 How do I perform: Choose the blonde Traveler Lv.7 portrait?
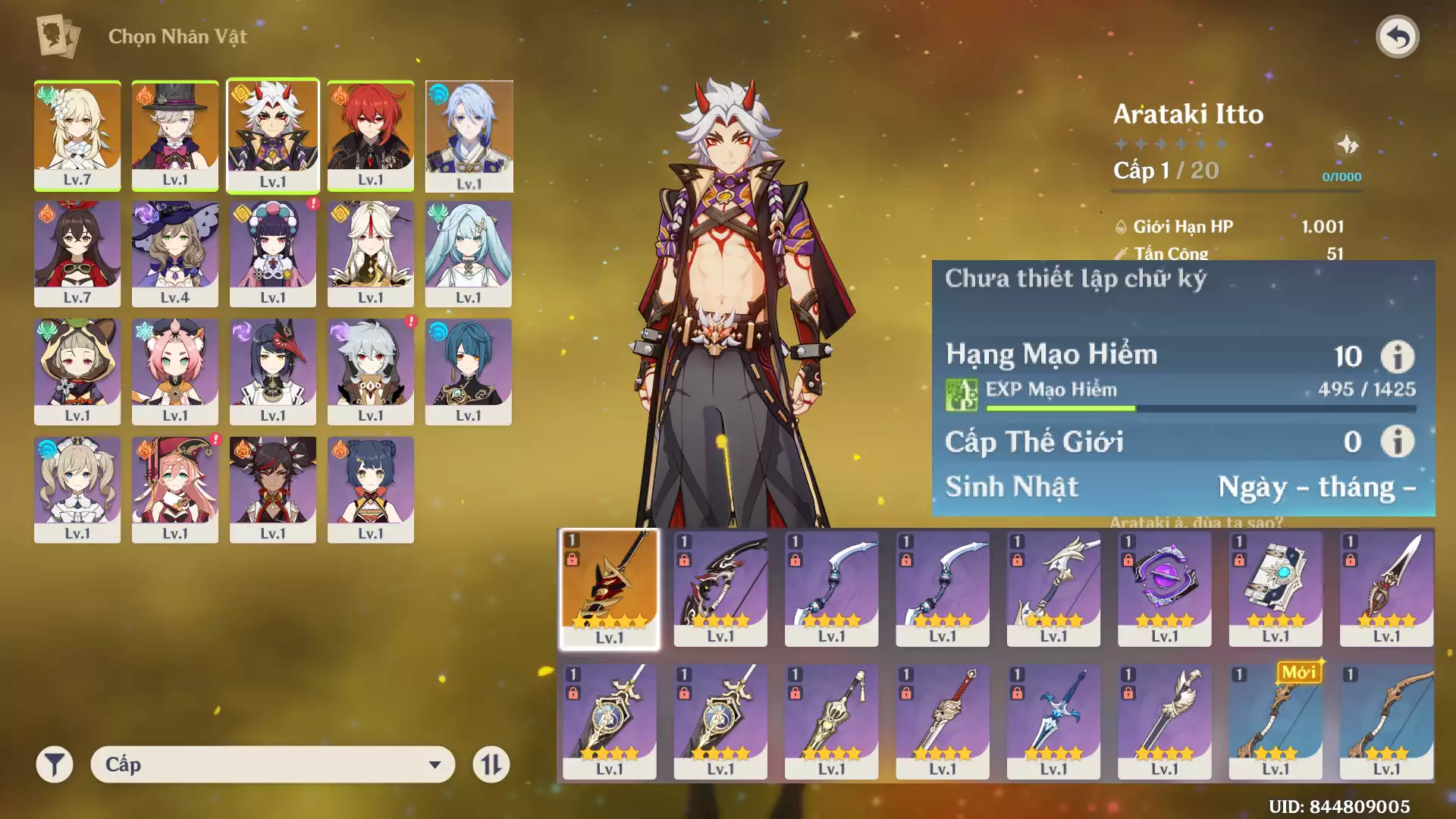[x=77, y=135]
